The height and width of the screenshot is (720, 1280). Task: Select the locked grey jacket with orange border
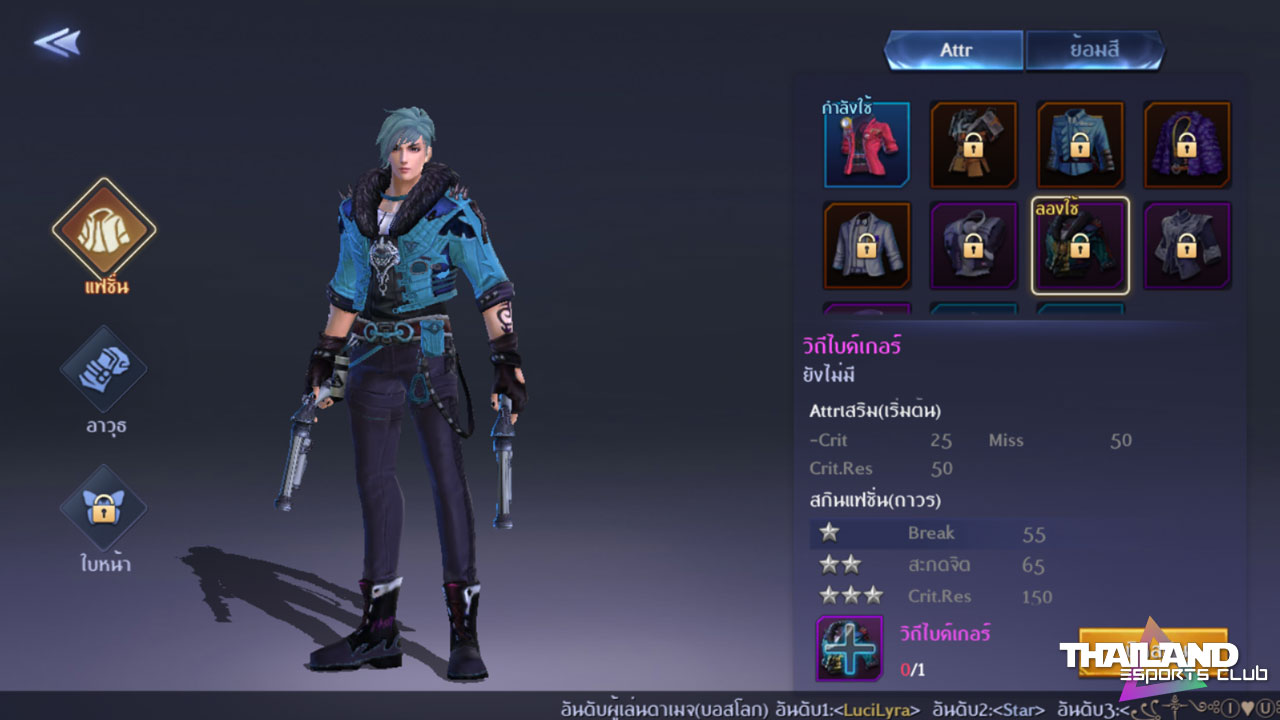pyautogui.click(x=867, y=246)
